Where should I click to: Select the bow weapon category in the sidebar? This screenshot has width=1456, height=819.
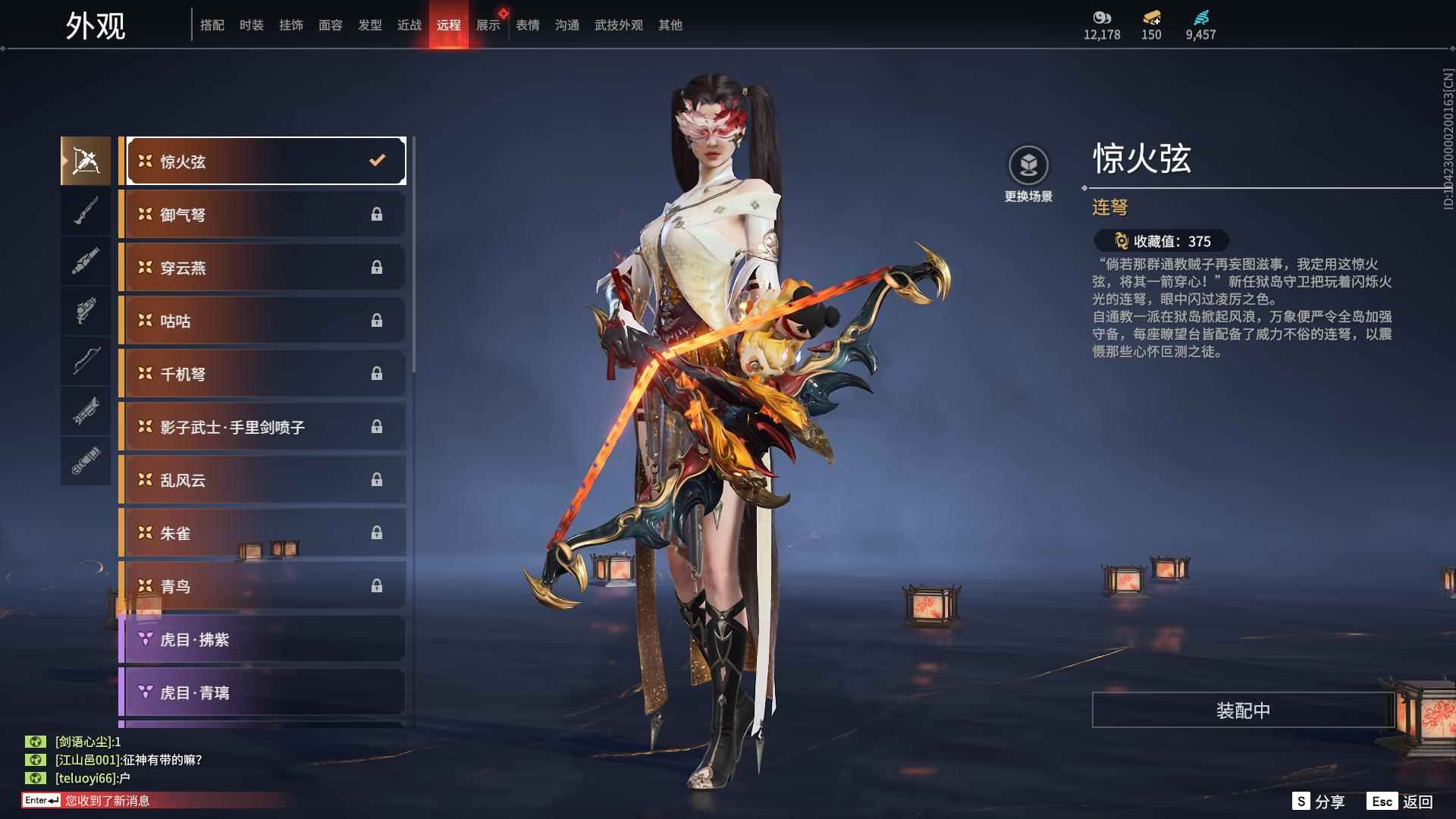(86, 362)
